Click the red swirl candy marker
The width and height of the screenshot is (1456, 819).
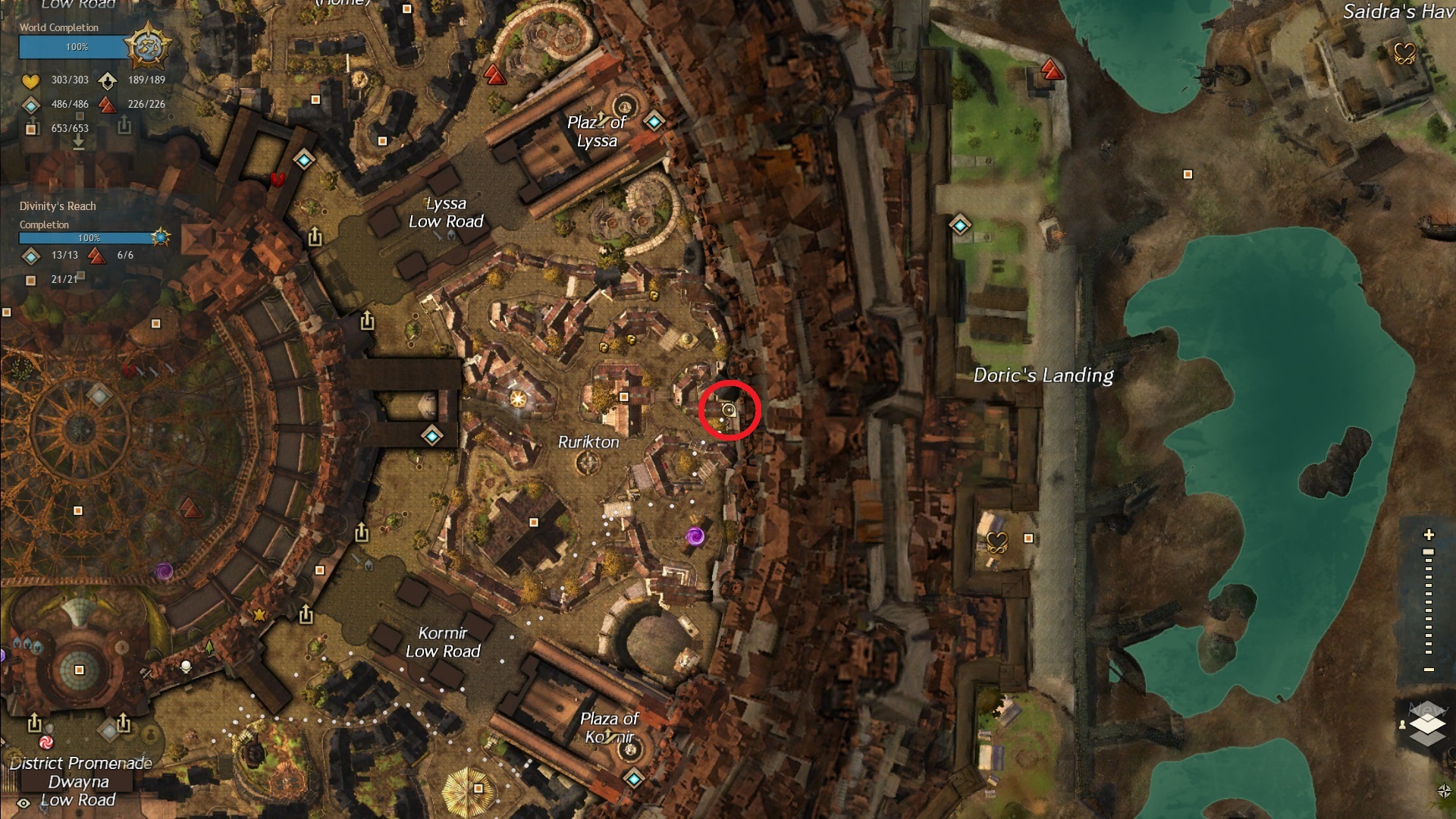(x=46, y=742)
